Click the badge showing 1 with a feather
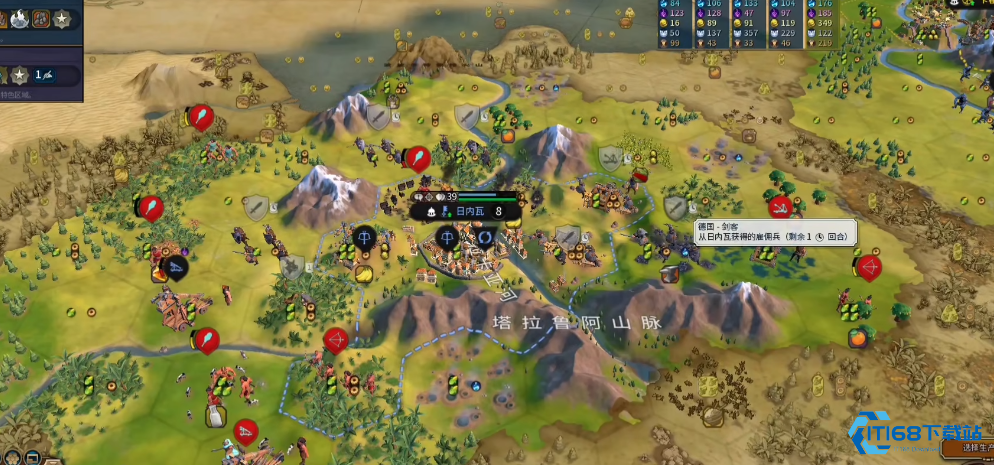Viewport: 994px width, 465px height. click(44, 75)
